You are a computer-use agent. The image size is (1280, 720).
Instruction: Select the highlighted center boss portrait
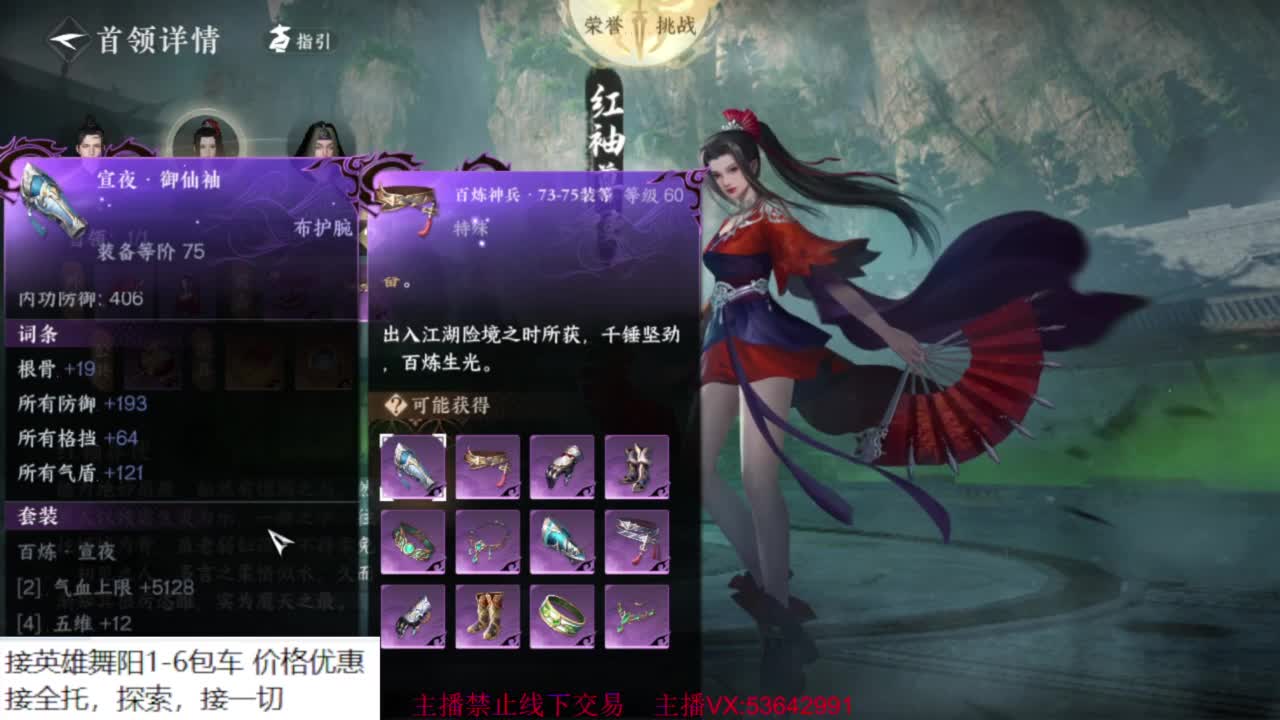pos(205,135)
